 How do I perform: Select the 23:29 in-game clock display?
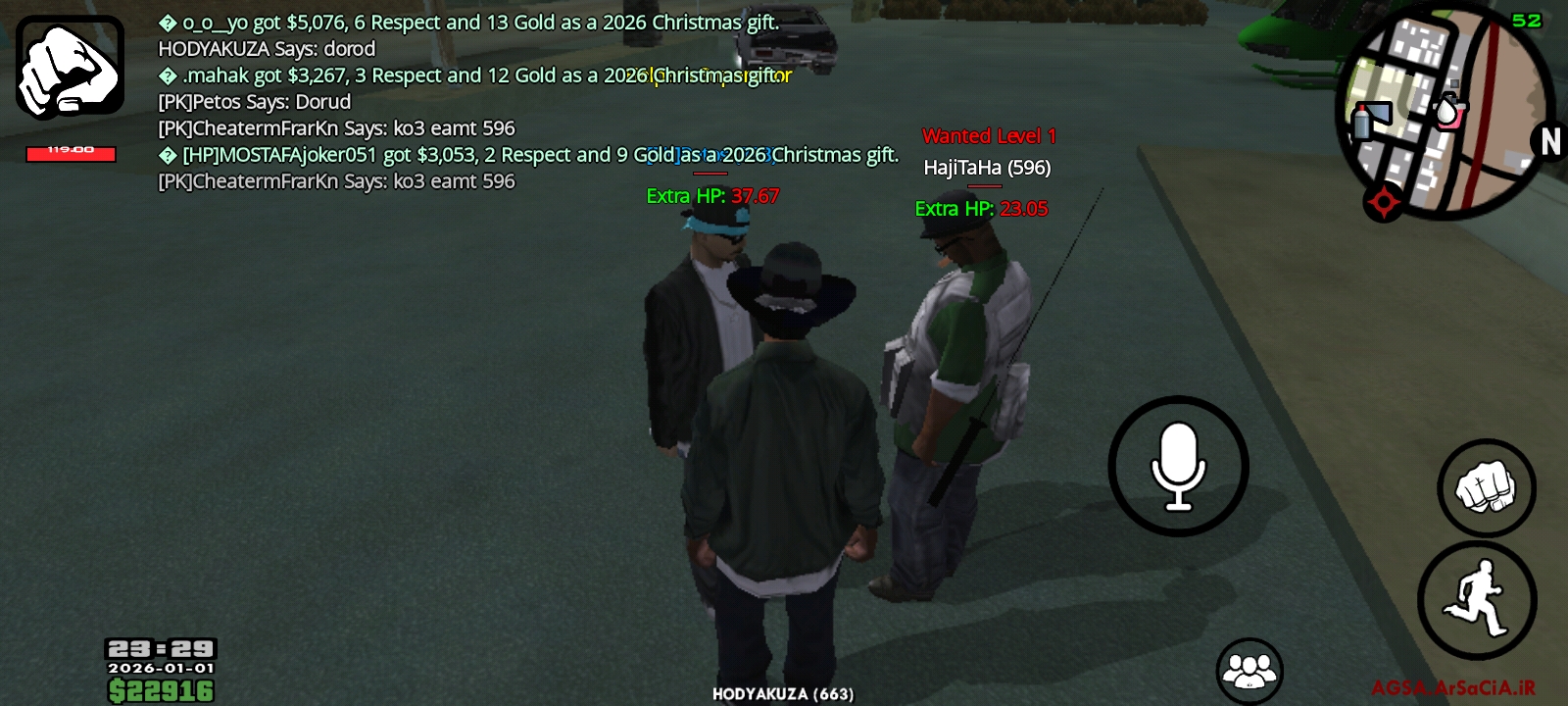(x=160, y=648)
